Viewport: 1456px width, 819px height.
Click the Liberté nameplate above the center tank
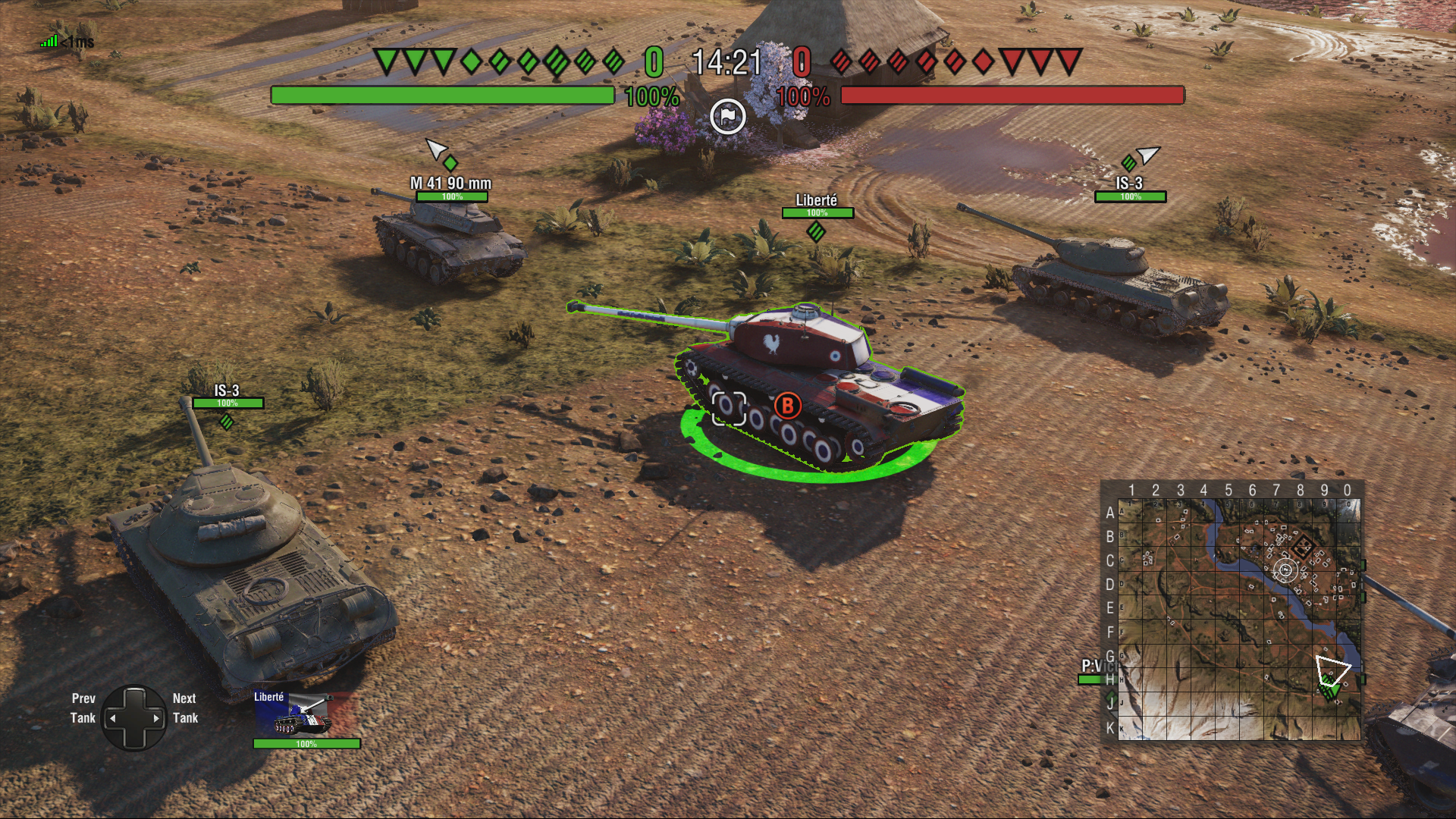click(x=816, y=200)
